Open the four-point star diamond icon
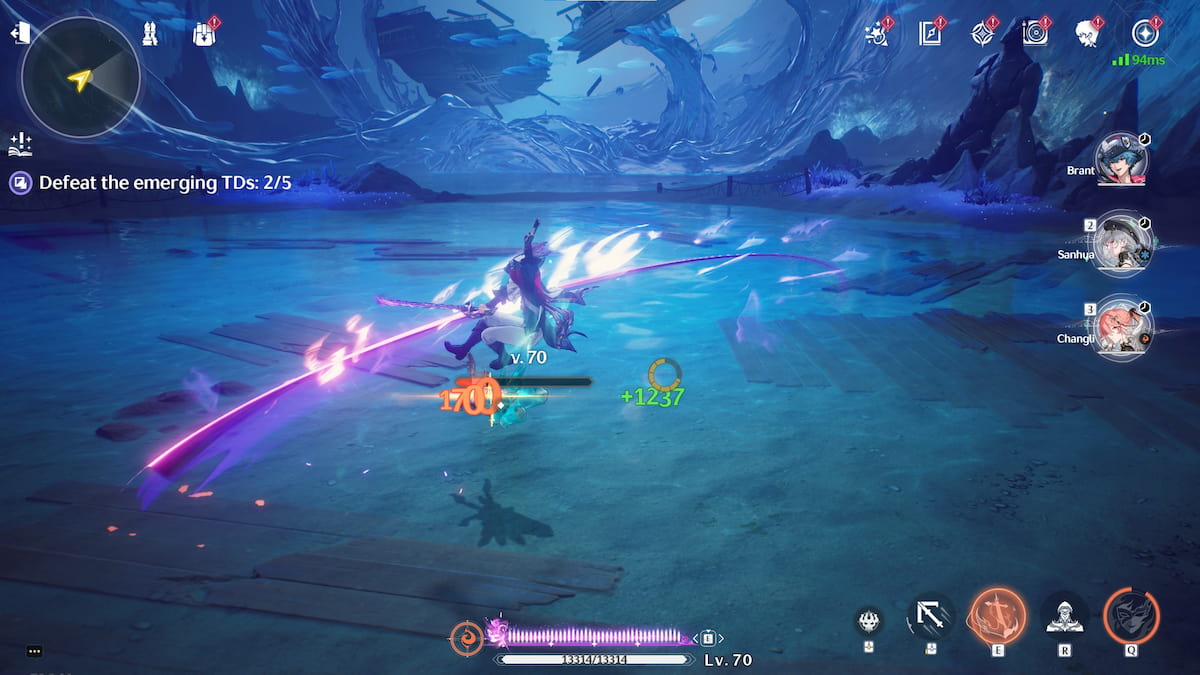The width and height of the screenshot is (1200, 675). click(983, 33)
